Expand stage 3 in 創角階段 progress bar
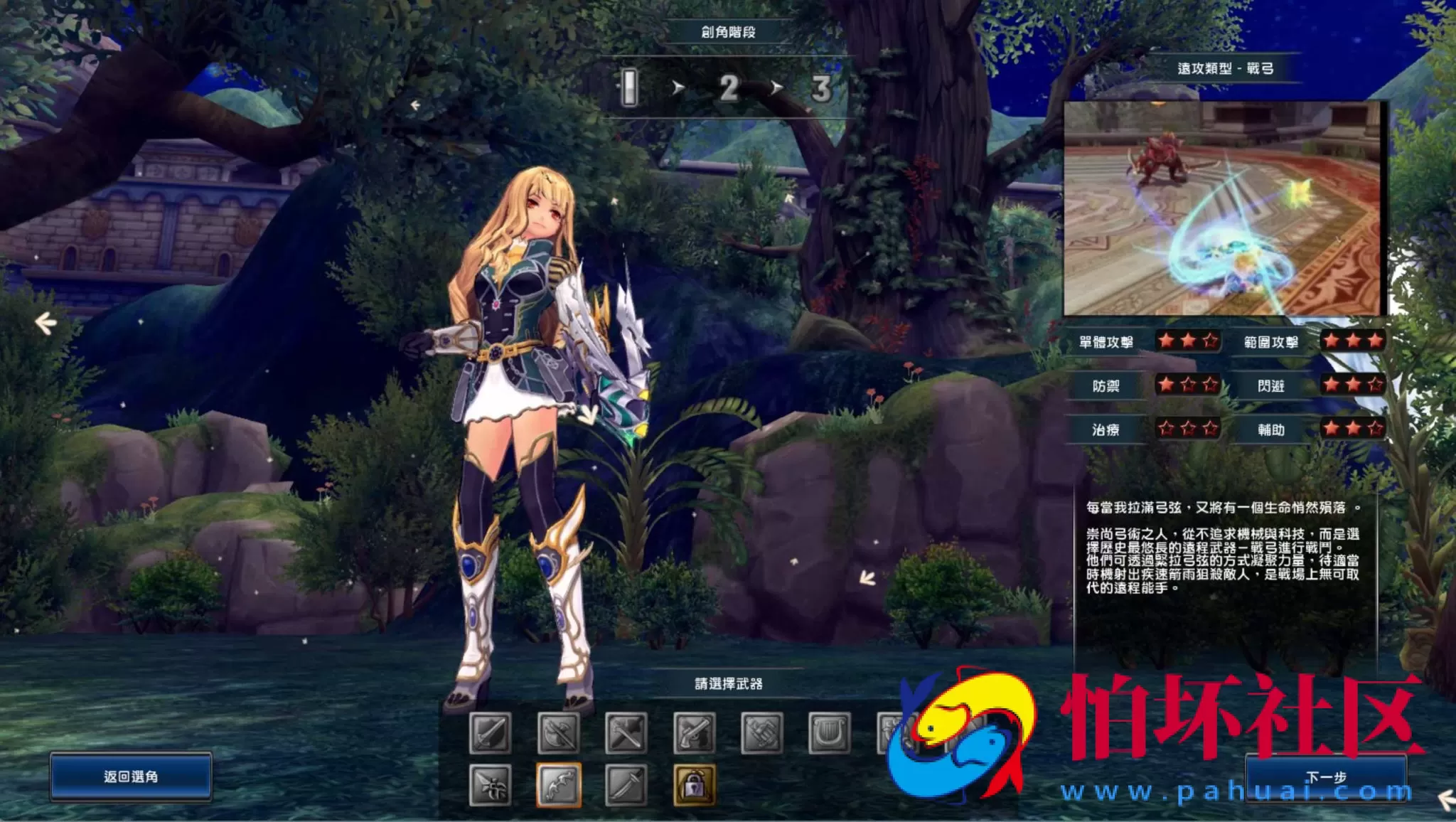The width and height of the screenshot is (1456, 822). 821,87
